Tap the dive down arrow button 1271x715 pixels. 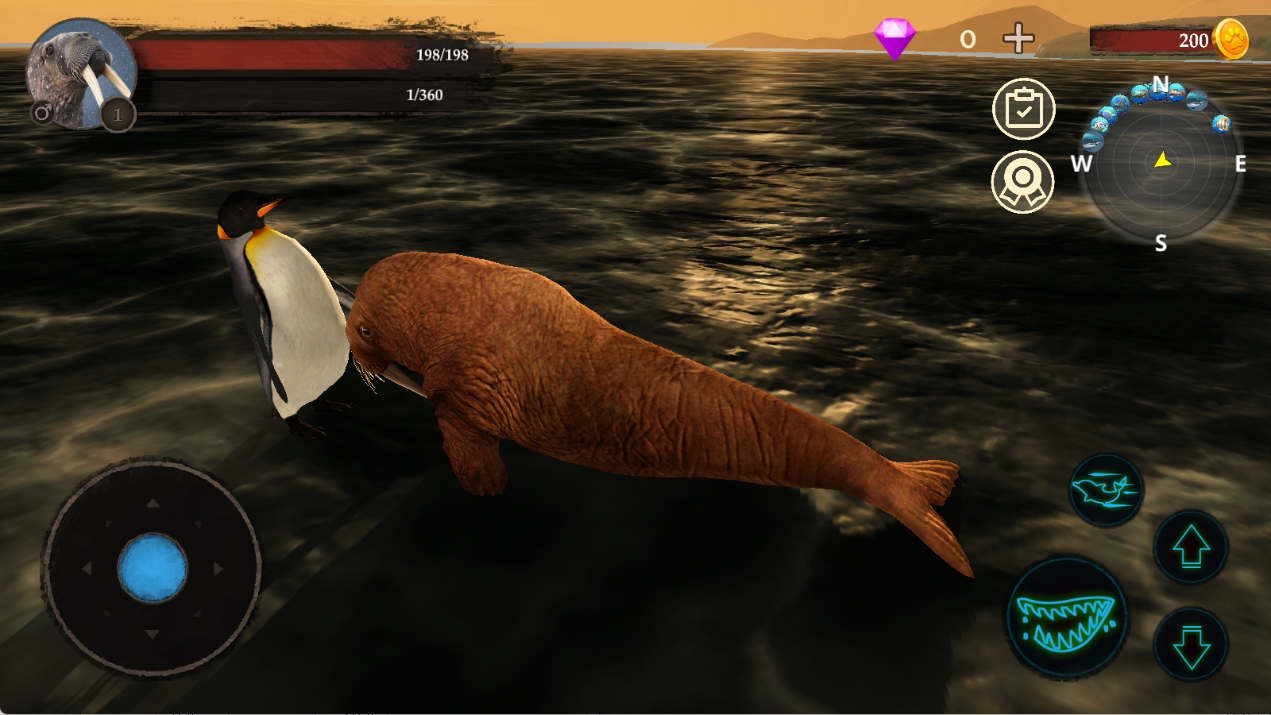[x=1190, y=645]
